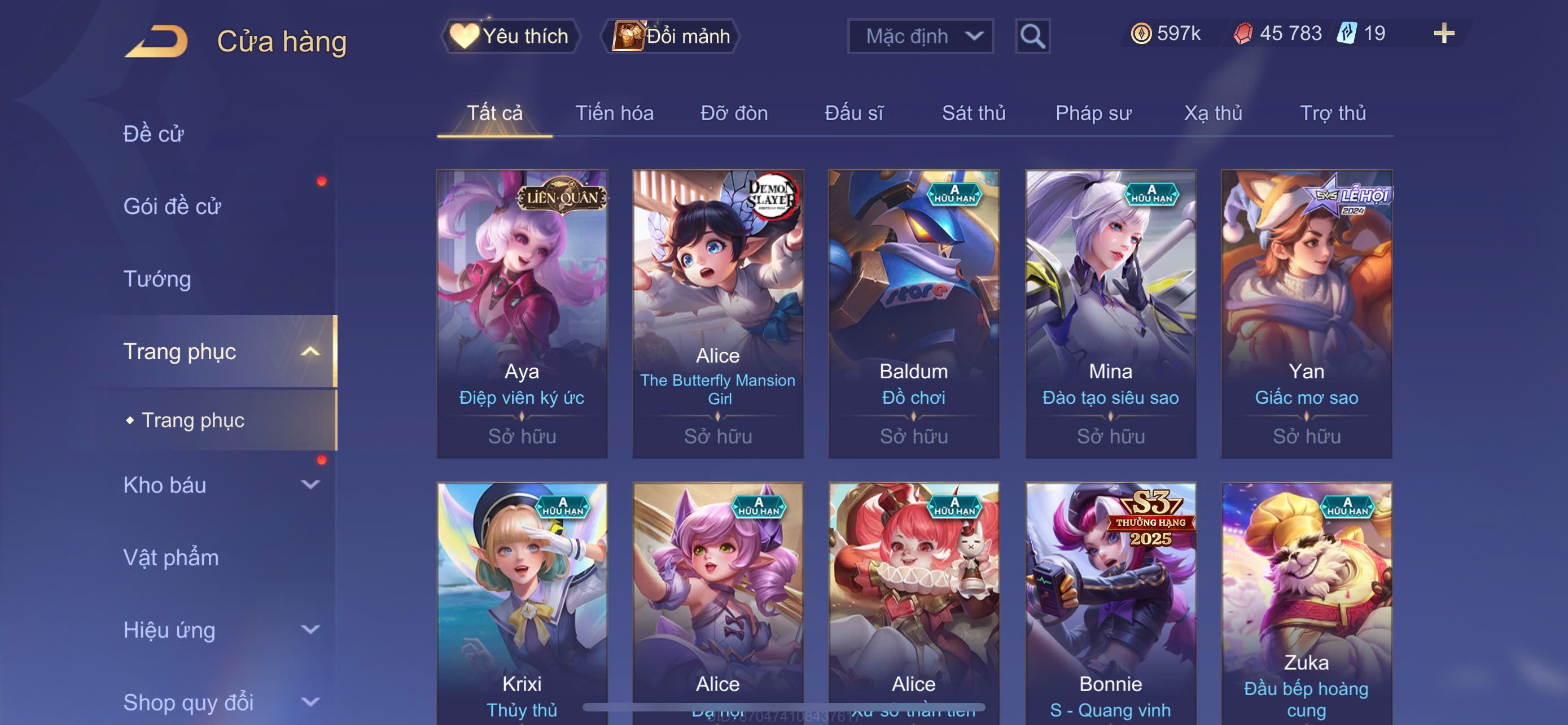This screenshot has height=725, width=1568.
Task: View Baldum Đồ chơi skin card
Action: 913,313
